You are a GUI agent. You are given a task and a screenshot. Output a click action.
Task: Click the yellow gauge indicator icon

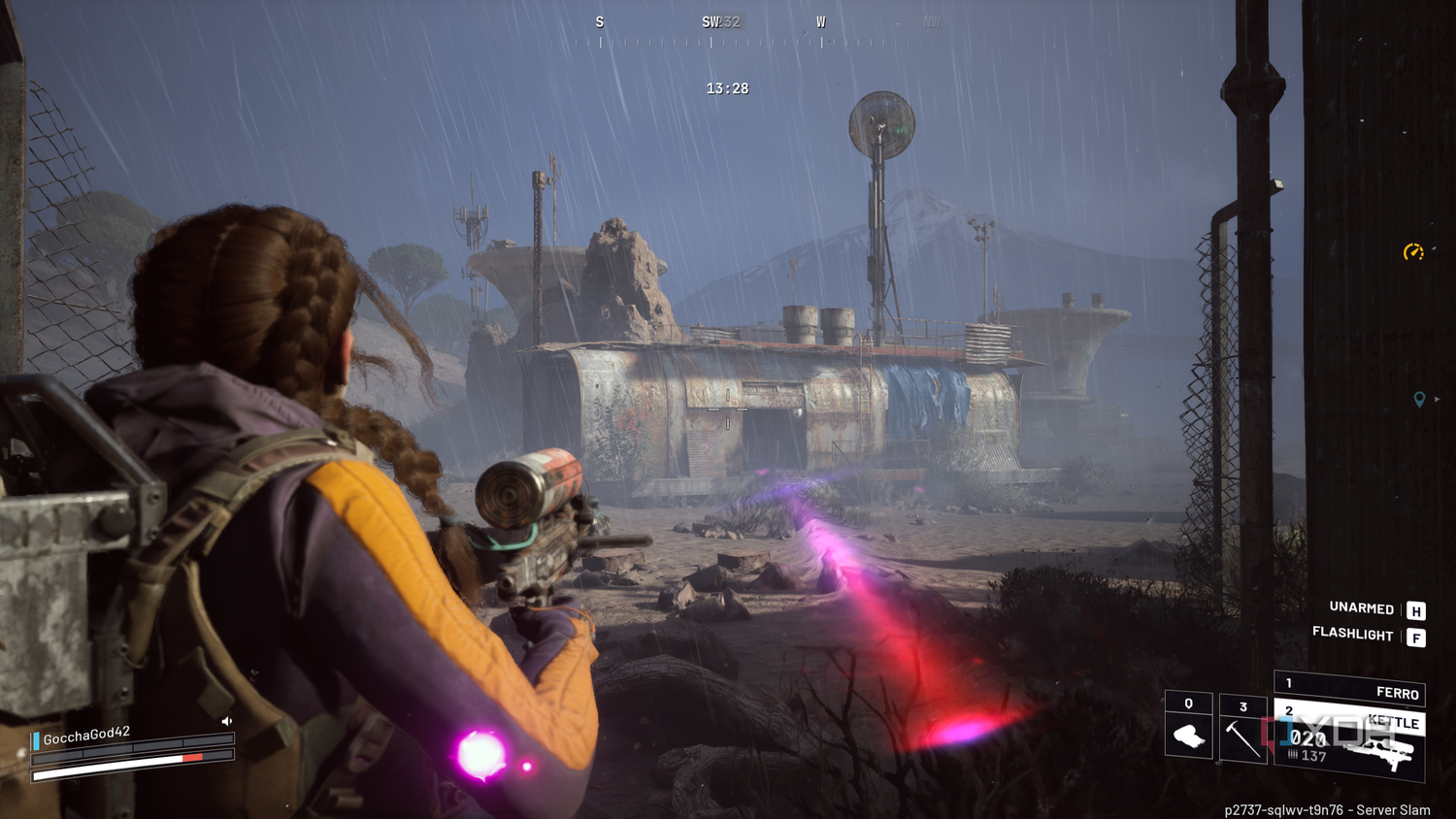pyautogui.click(x=1413, y=252)
